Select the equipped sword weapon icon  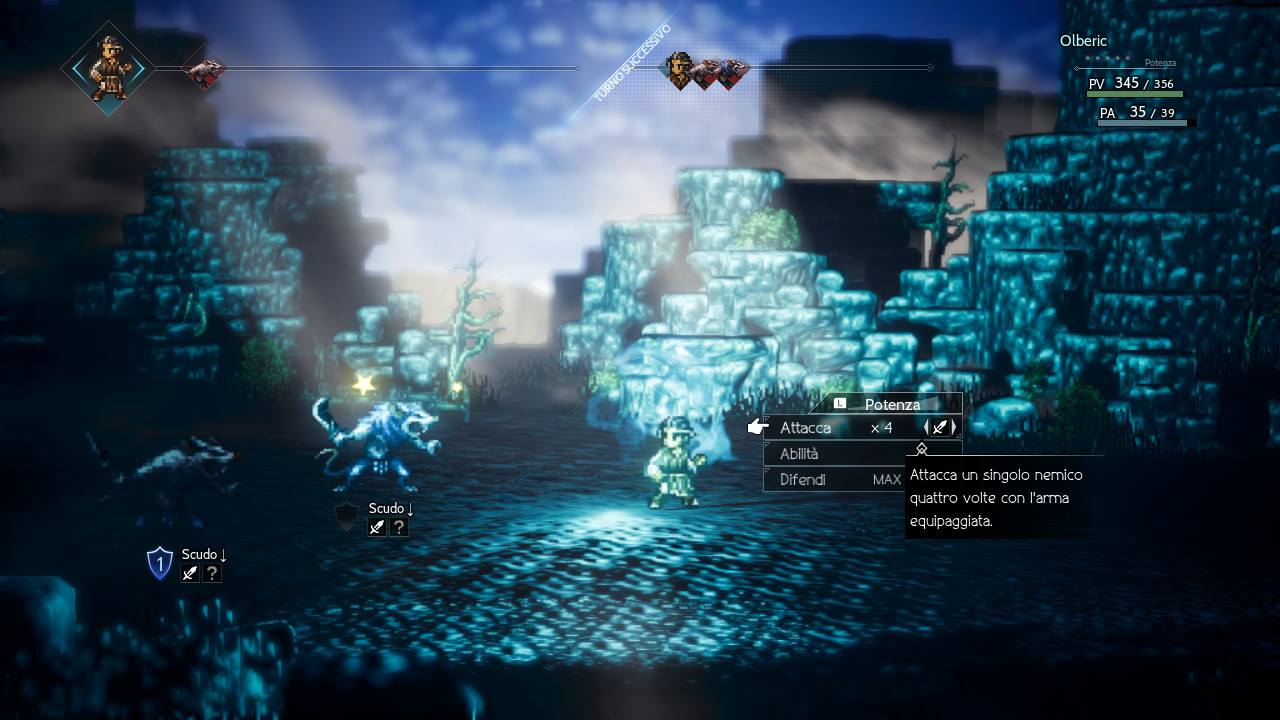coord(940,428)
